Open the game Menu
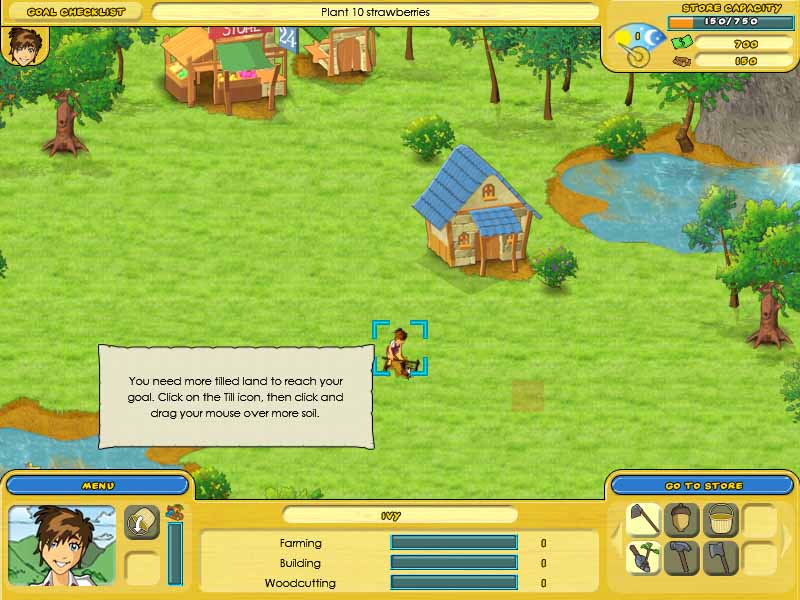800x600 pixels. click(x=97, y=485)
